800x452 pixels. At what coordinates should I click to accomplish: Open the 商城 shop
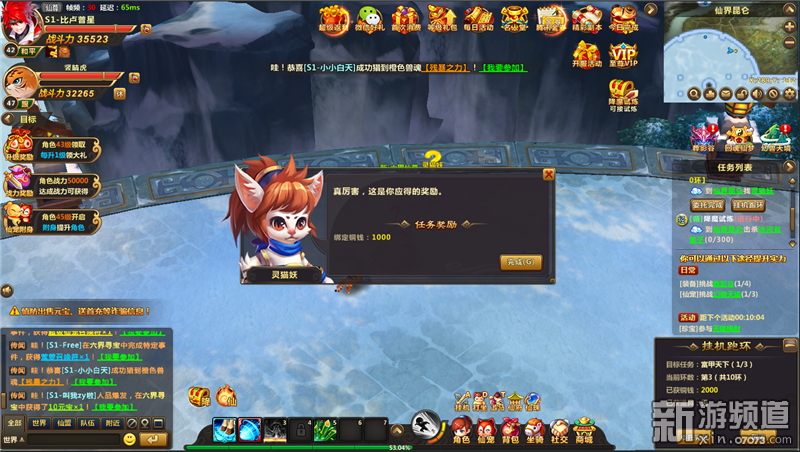click(584, 430)
